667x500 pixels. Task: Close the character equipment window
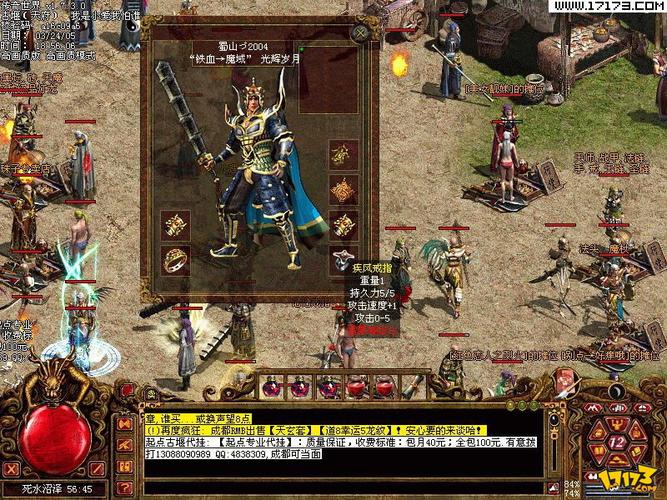(361, 33)
